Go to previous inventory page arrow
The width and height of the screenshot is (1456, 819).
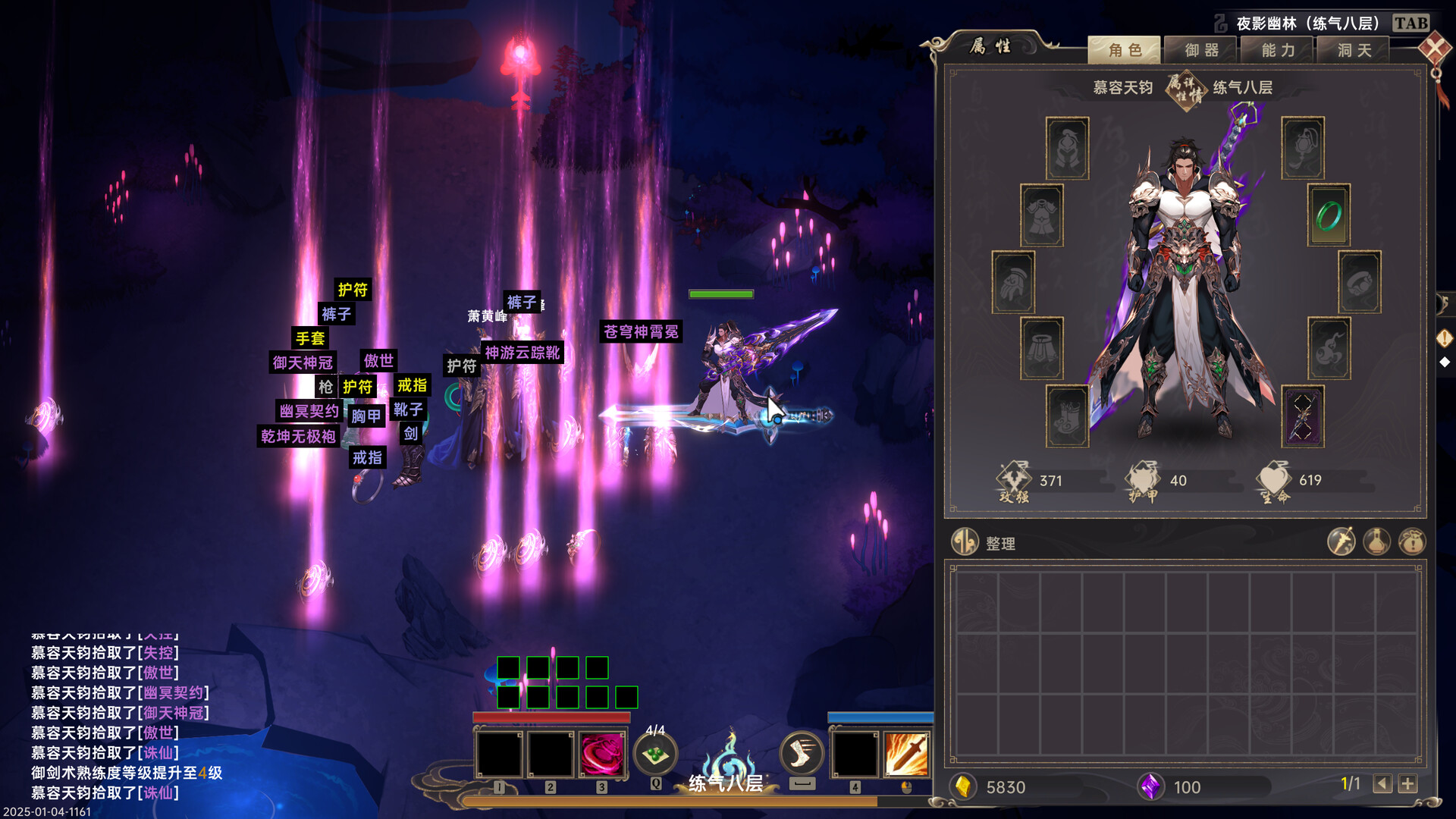(1382, 784)
